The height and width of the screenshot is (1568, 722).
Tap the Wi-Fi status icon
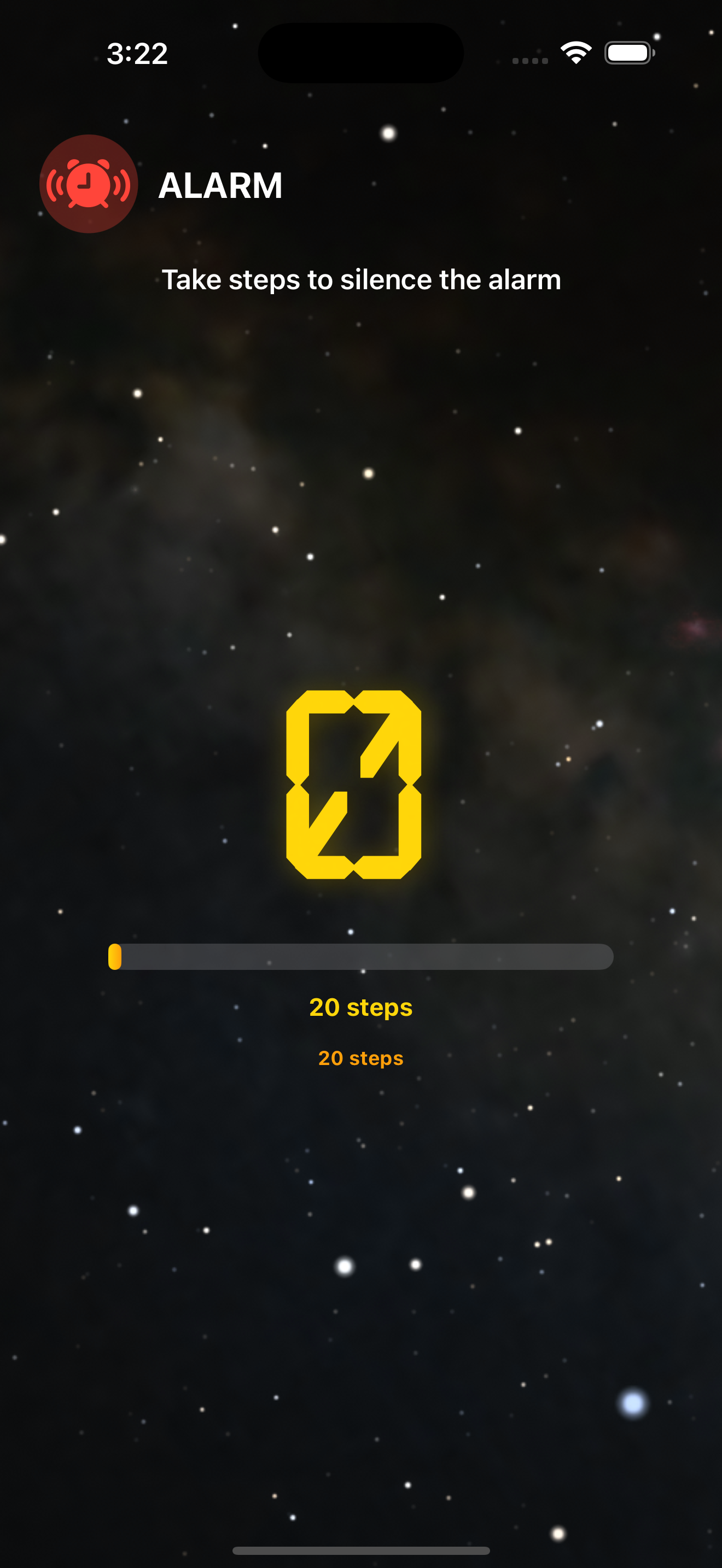[x=575, y=53]
